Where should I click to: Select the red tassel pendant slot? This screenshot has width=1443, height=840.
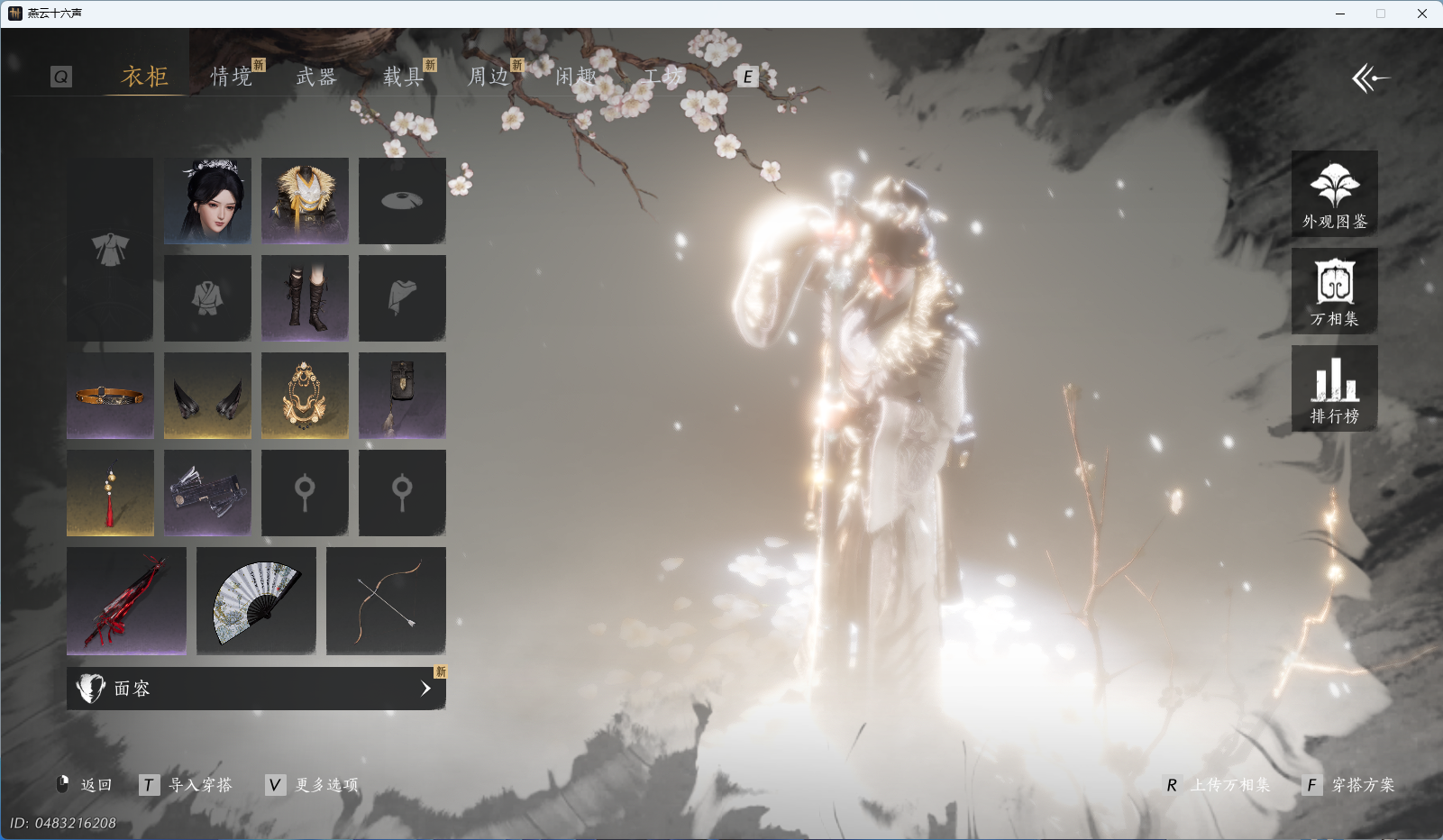[110, 492]
